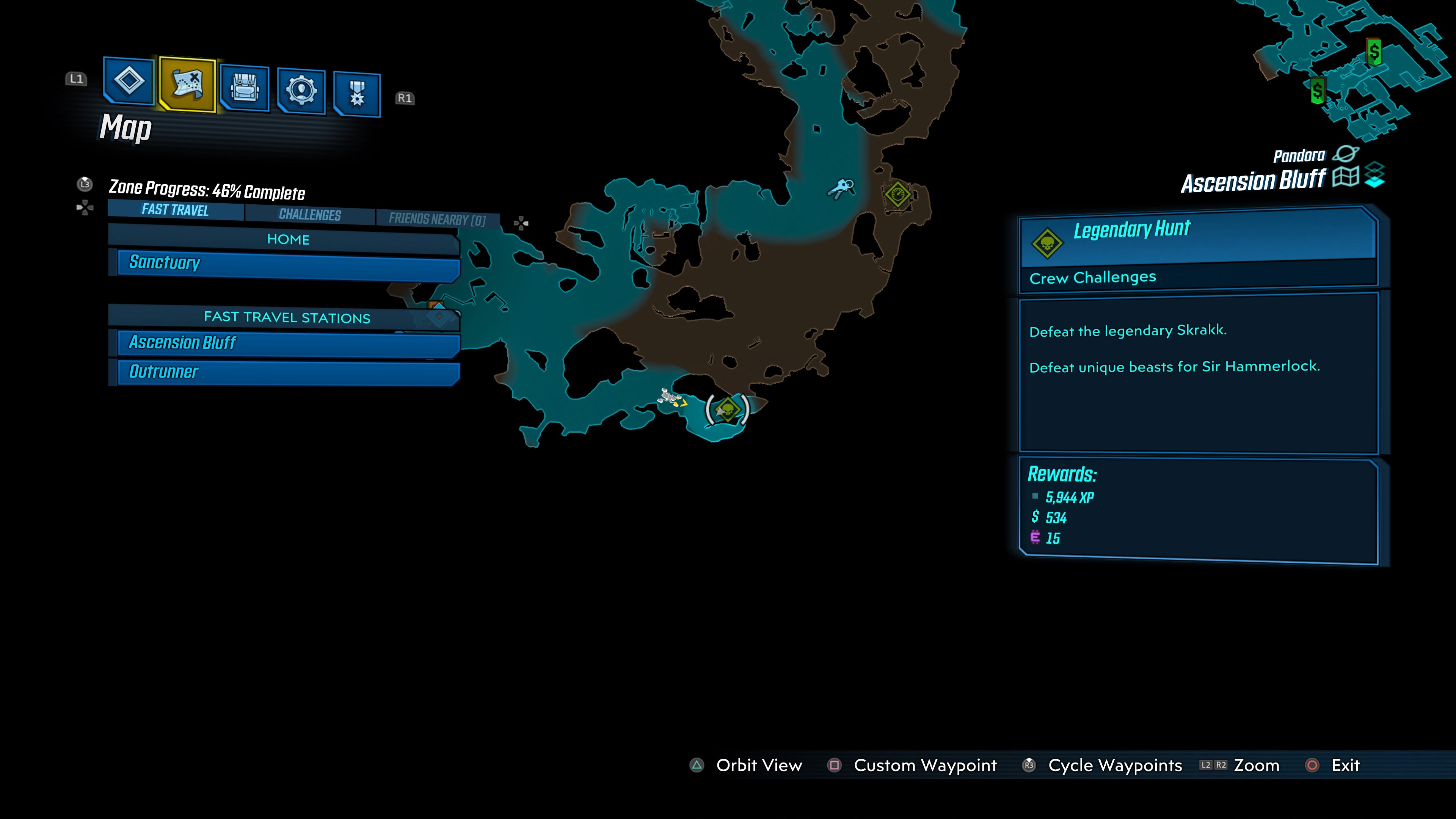Viewport: 1456px width, 819px height.
Task: Toggle the map layers icon
Action: (x=1374, y=175)
